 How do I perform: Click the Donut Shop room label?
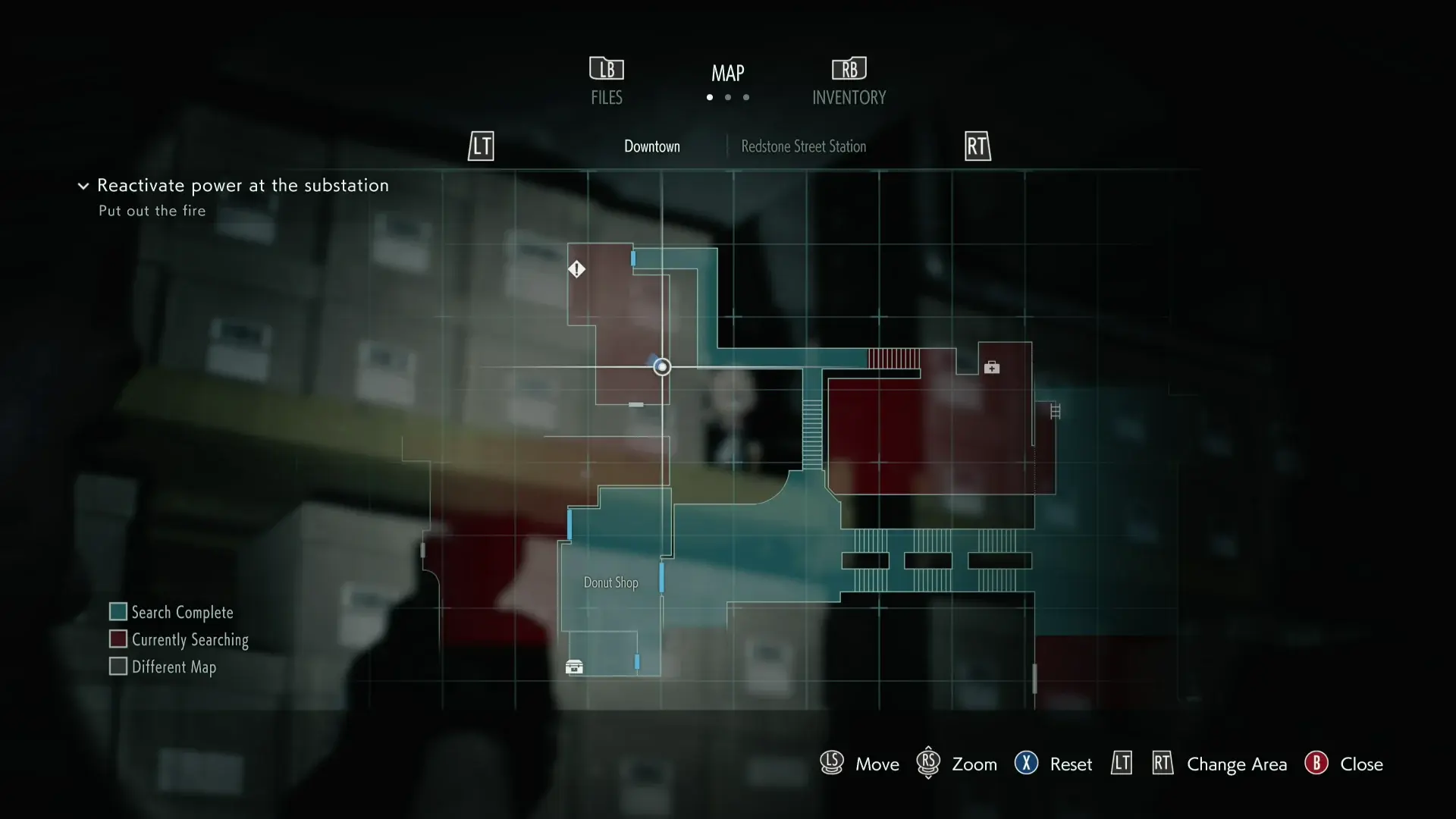point(610,582)
